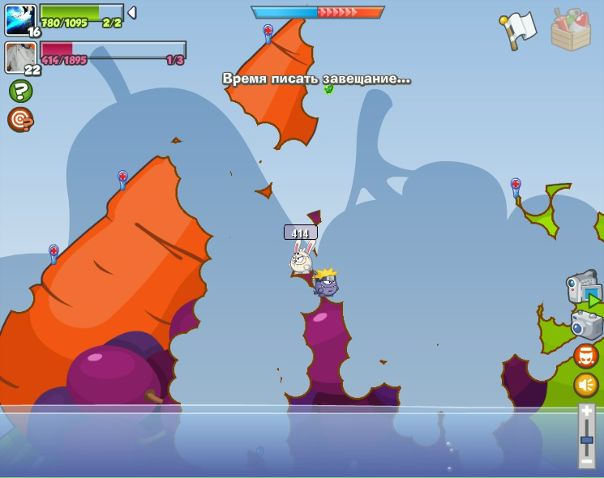Open the weapons crate

570,29
